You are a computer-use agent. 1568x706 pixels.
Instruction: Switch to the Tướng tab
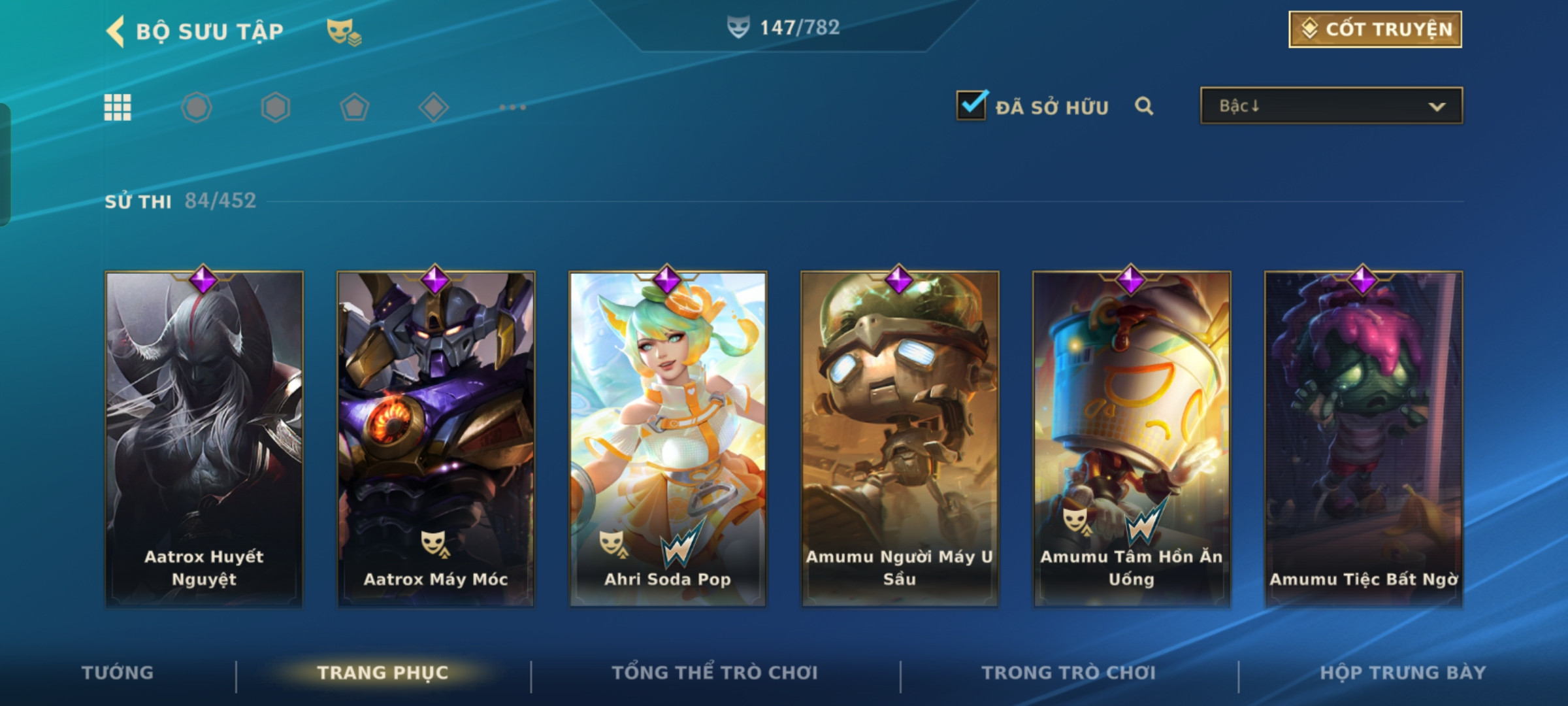118,673
